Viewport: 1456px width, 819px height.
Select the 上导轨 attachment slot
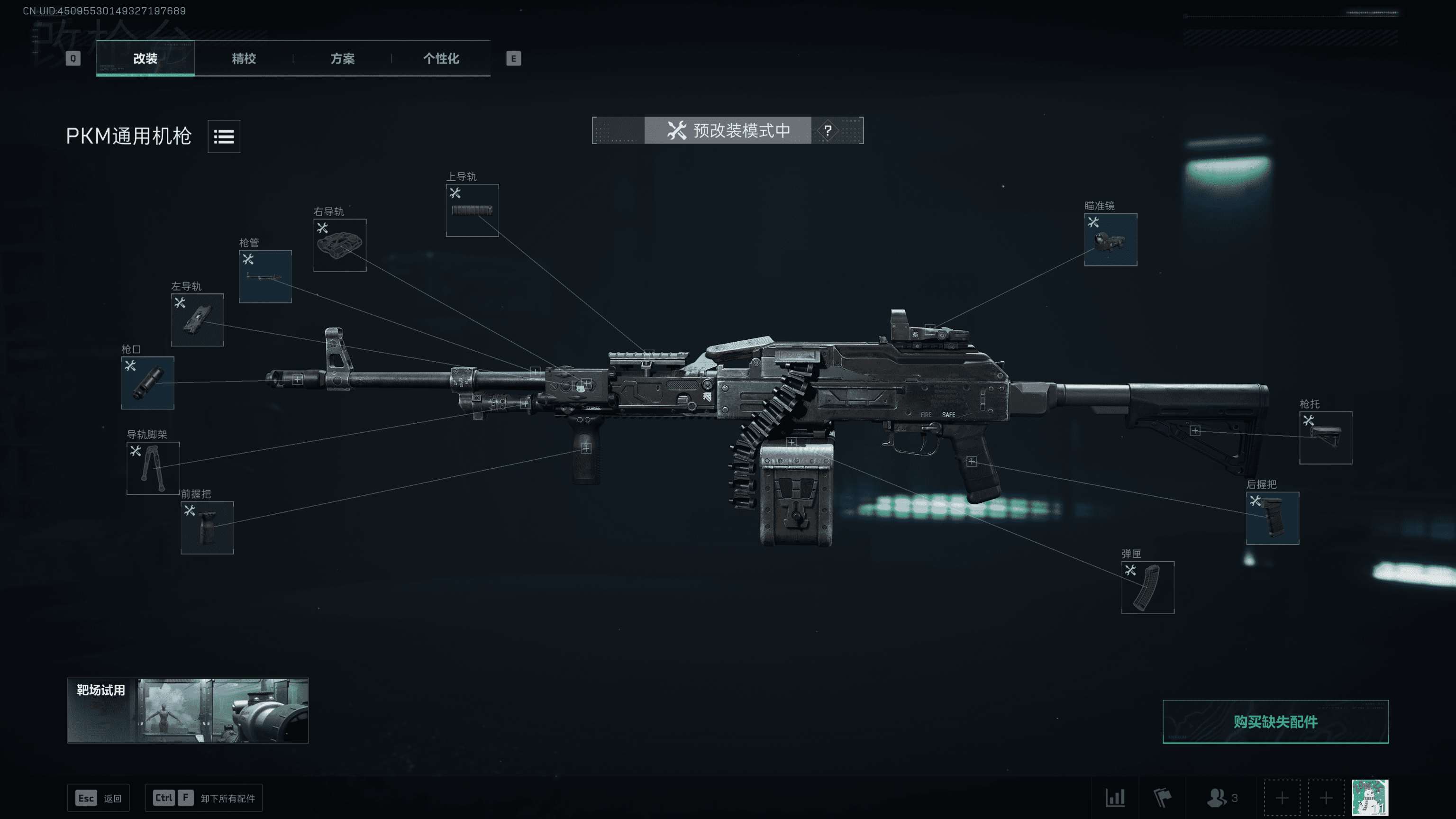point(472,210)
